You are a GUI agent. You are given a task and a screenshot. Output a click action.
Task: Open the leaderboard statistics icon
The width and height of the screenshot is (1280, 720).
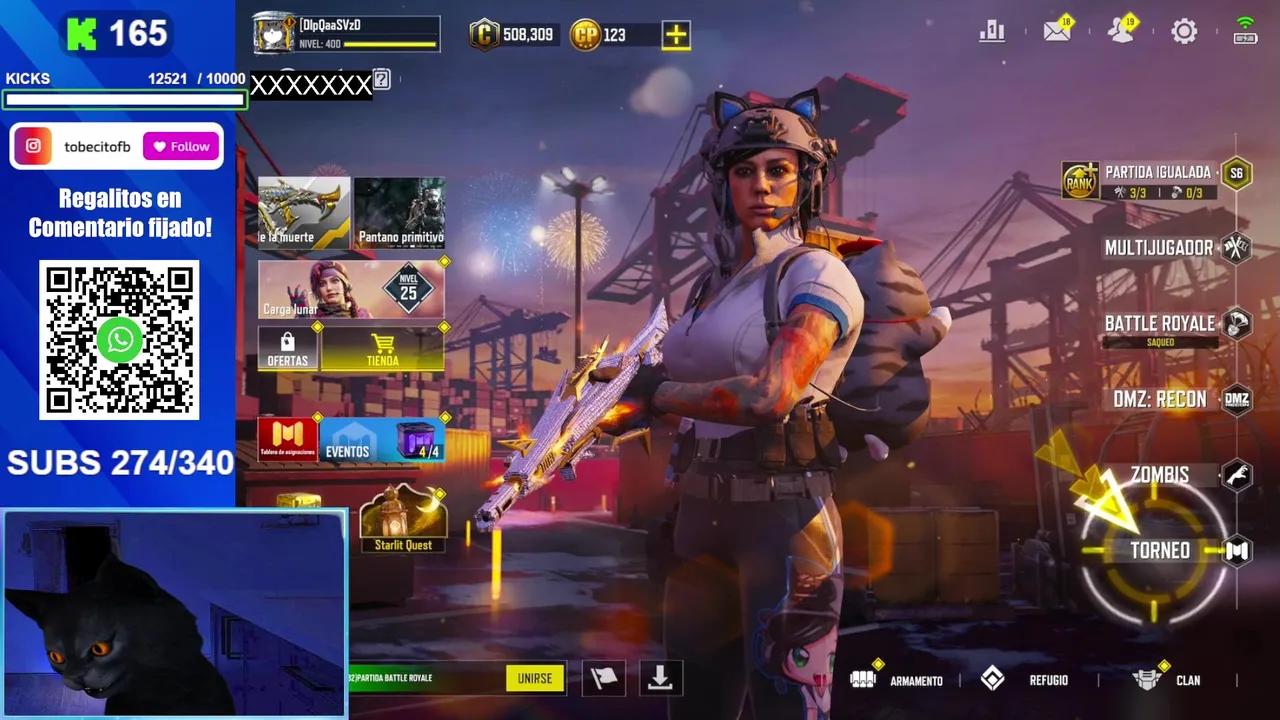(x=992, y=30)
